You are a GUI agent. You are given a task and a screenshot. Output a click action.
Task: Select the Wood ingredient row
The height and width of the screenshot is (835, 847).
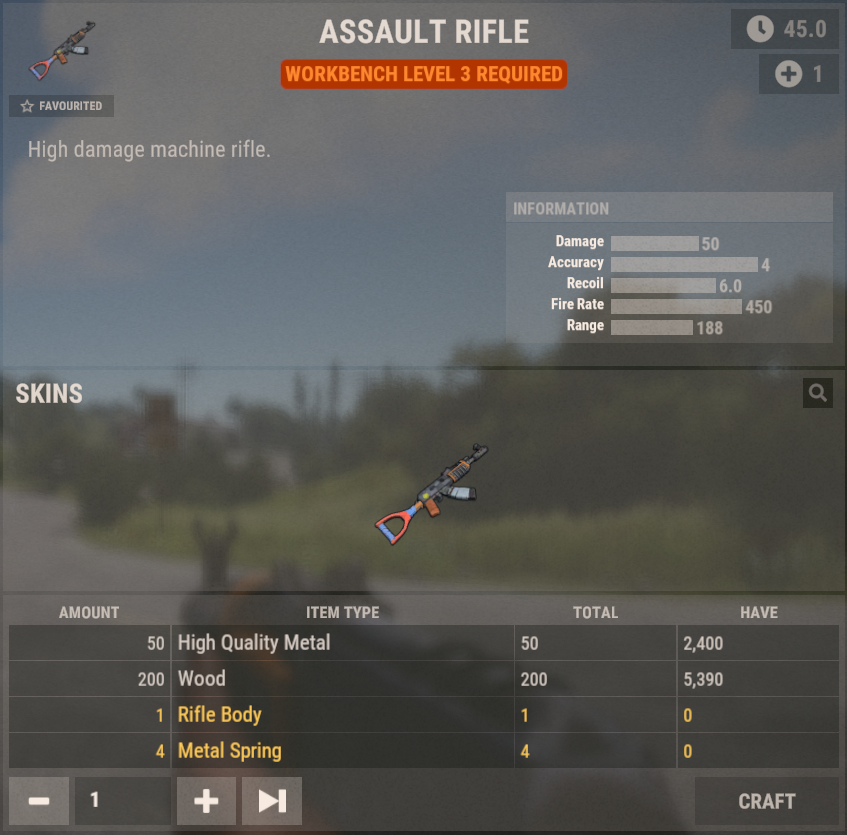(423, 679)
